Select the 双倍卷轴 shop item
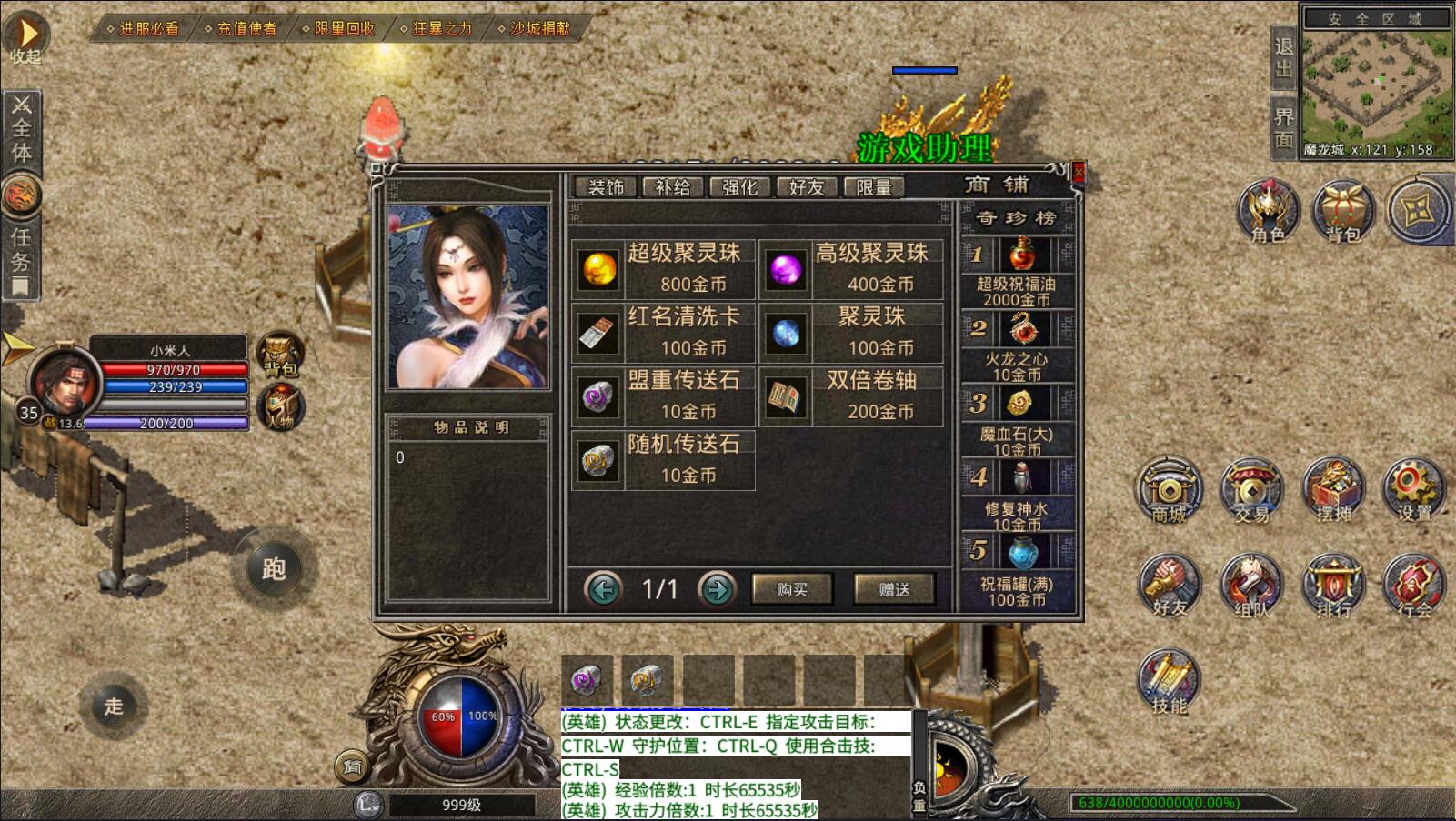The width and height of the screenshot is (1456, 821). click(x=851, y=396)
